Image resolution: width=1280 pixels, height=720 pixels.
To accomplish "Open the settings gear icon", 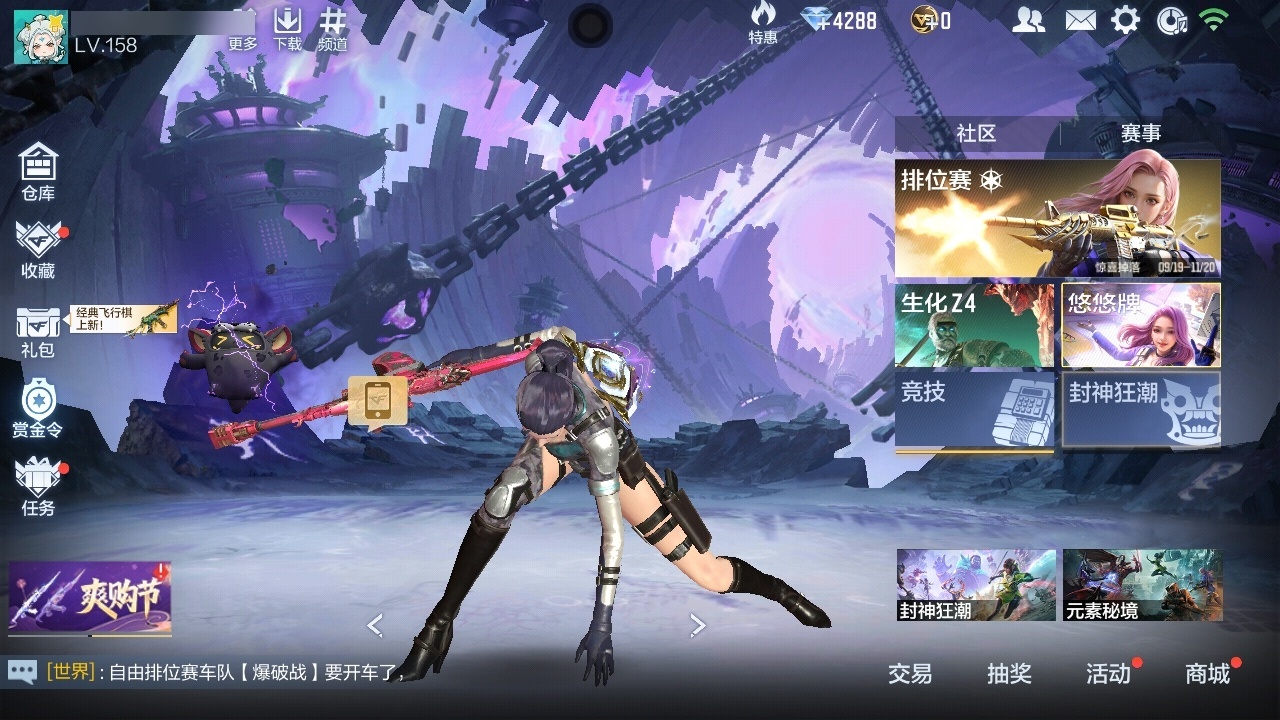I will click(x=1126, y=20).
